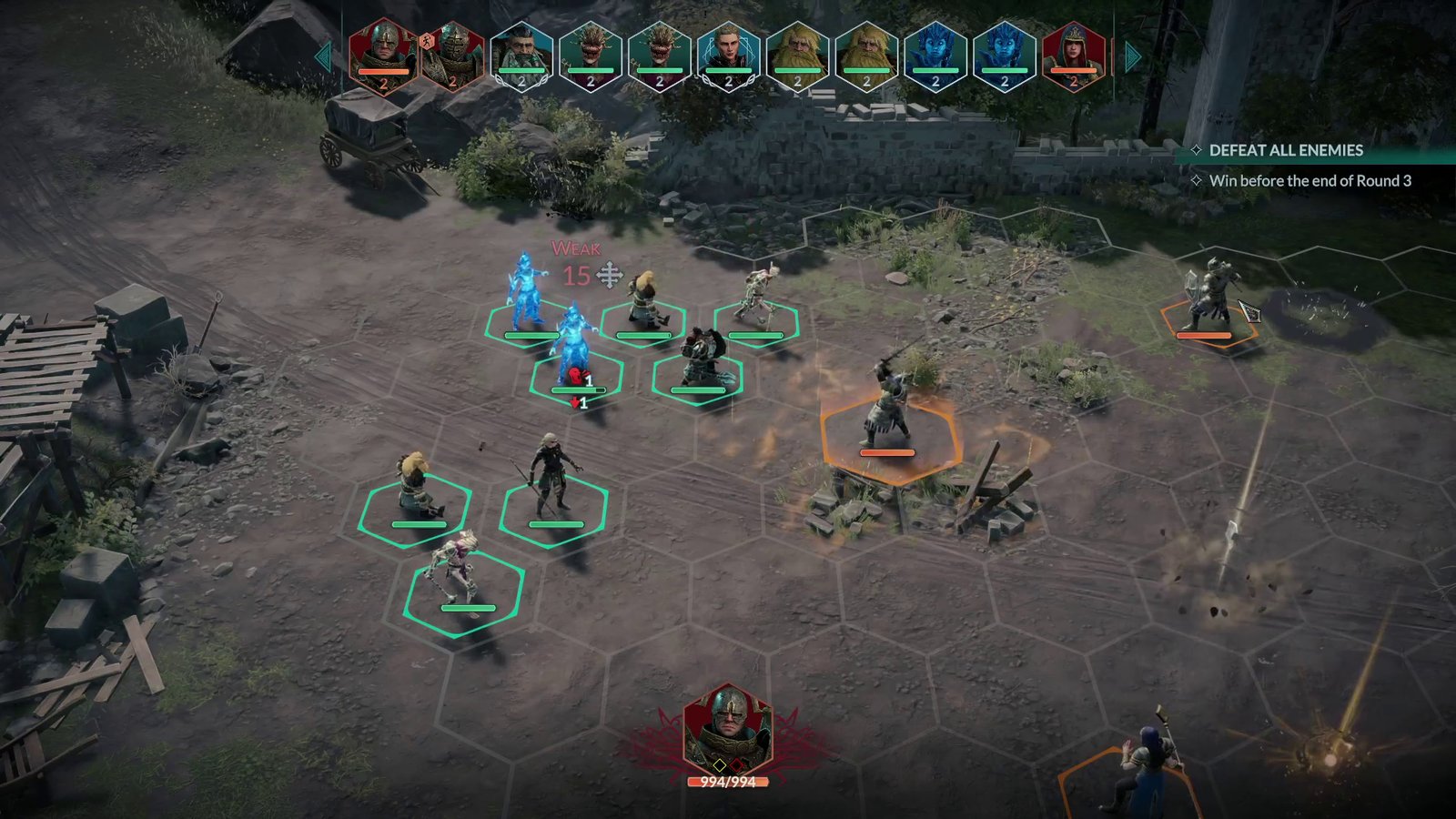This screenshot has width=1456, height=819.
Task: Toggle the yellow action-point diamond under the knight portrait
Action: pos(720,764)
